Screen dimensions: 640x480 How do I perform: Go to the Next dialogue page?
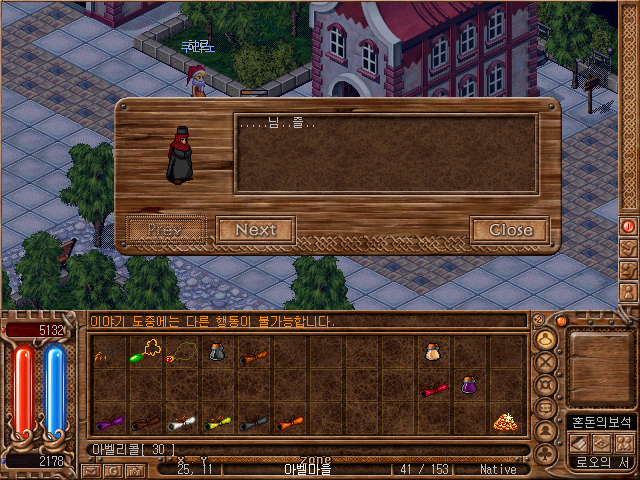click(x=255, y=230)
